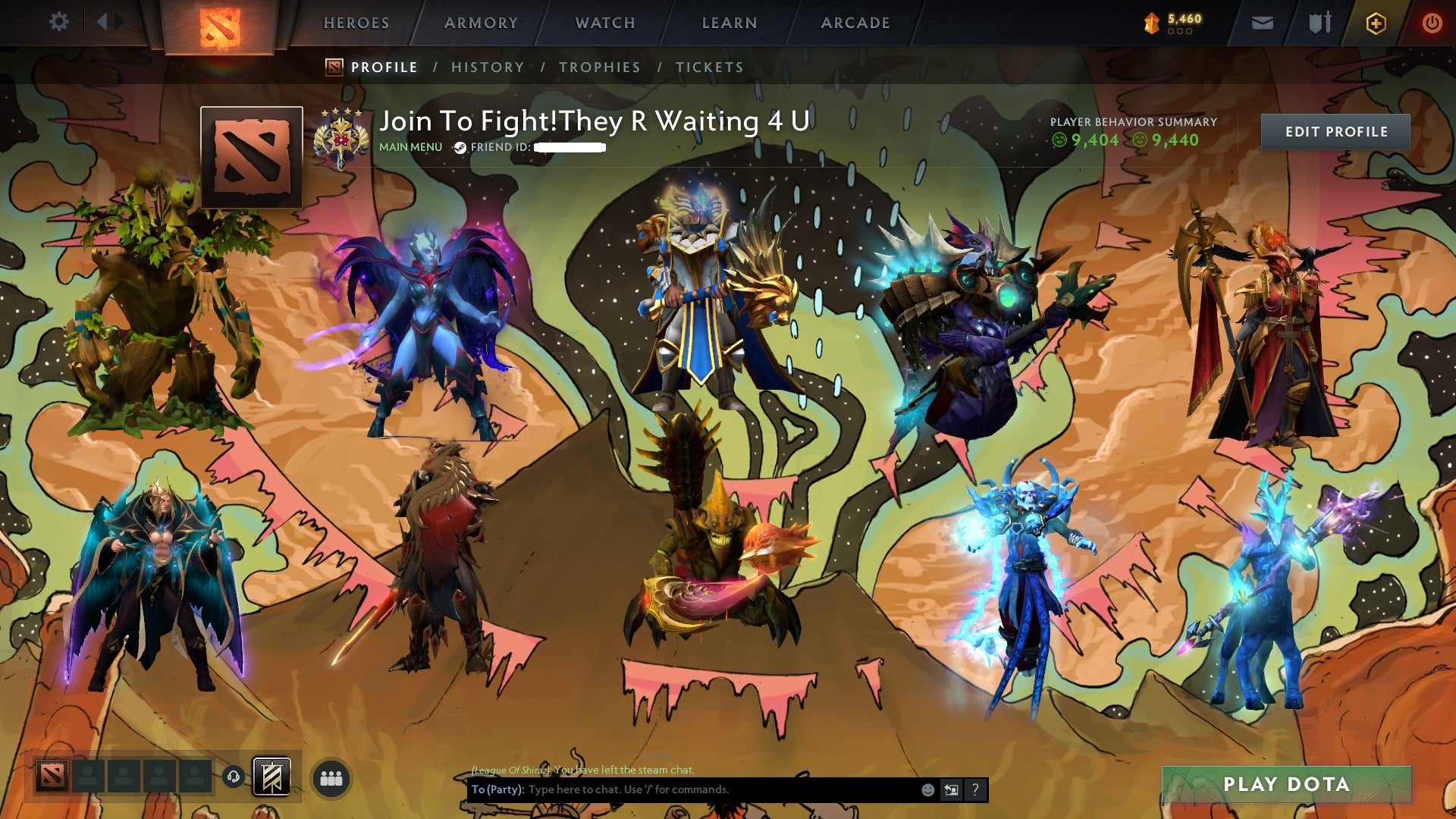Switch to the HISTORY tab

[487, 67]
